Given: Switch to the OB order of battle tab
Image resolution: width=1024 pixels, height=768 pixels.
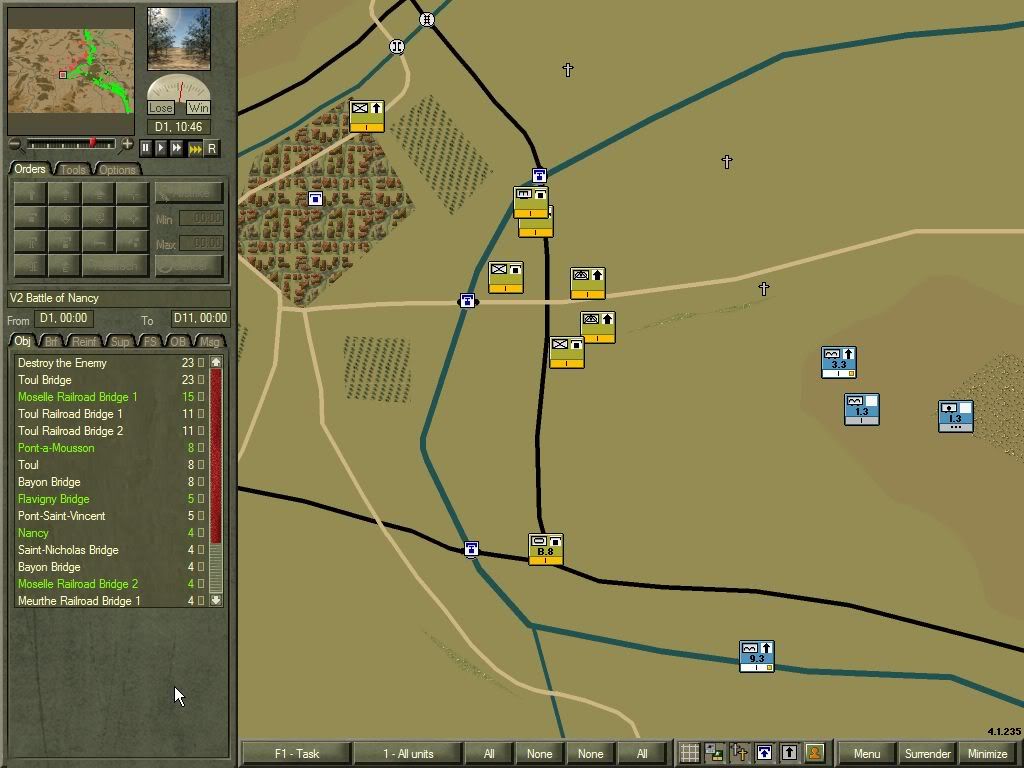Looking at the screenshot, I should coord(179,342).
